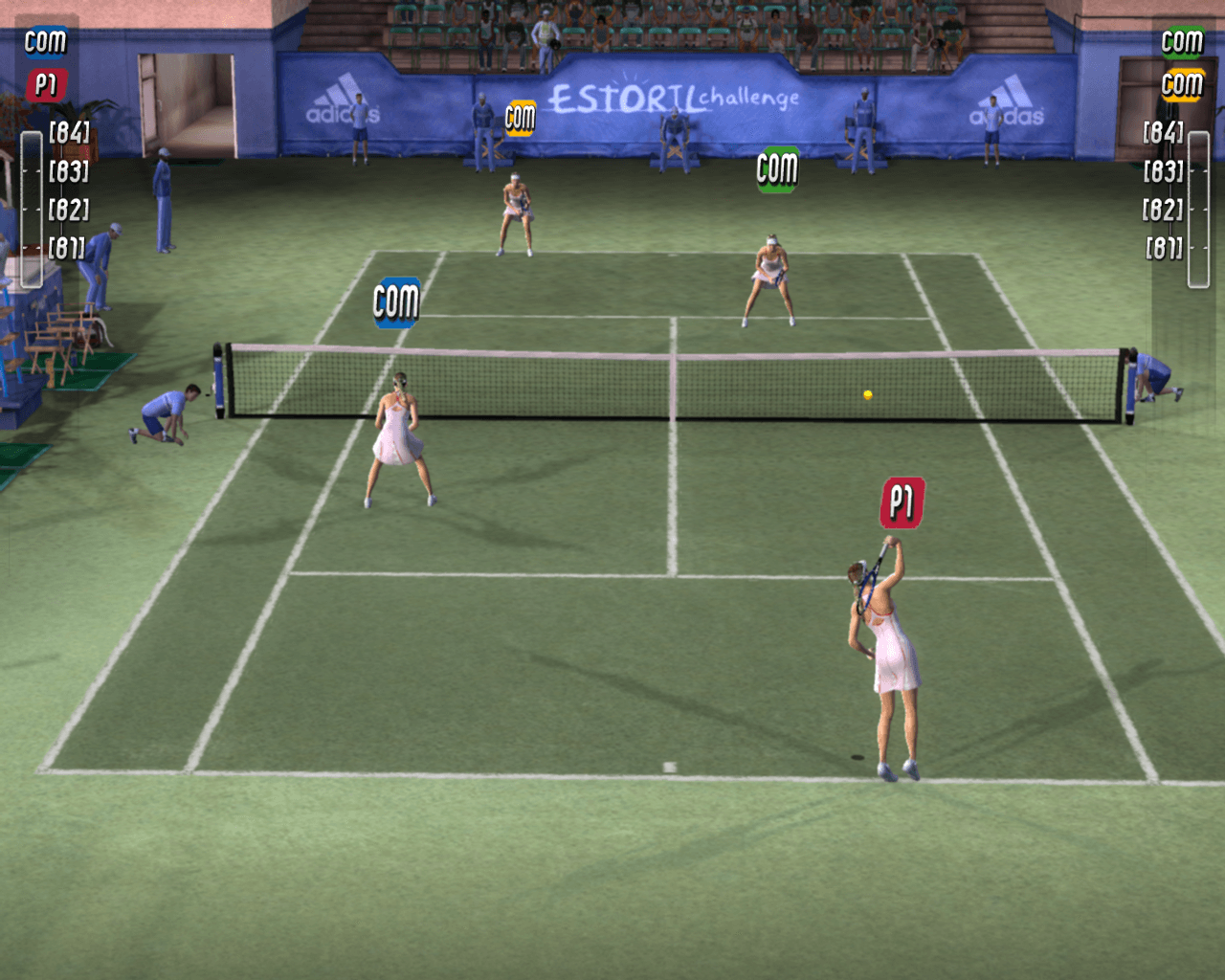Click the green COM badge in the opponent team list
This screenshot has height=980, width=1225.
click(1181, 42)
